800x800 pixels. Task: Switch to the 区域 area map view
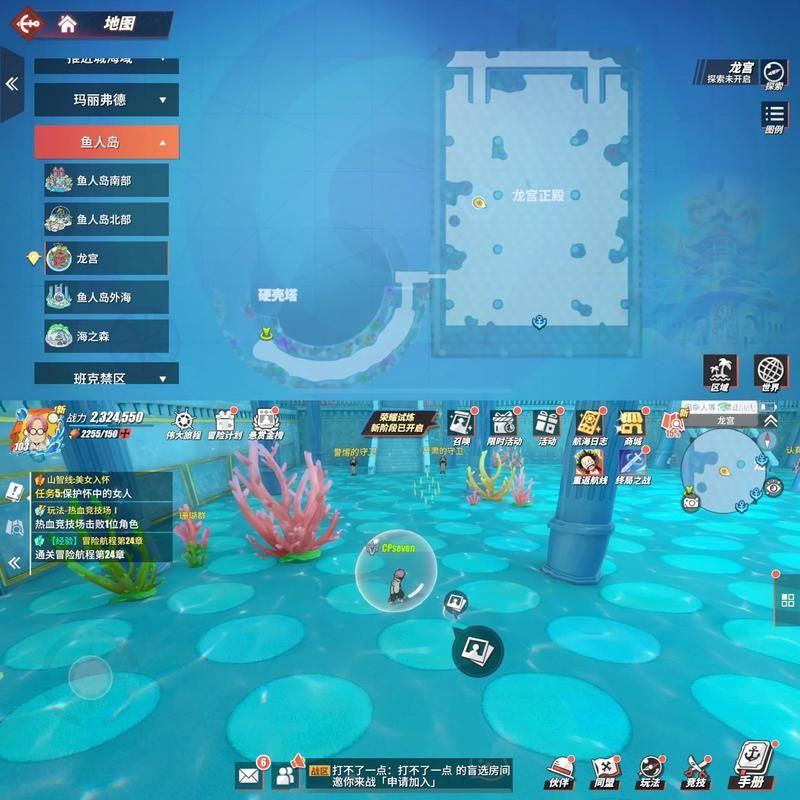(x=720, y=372)
